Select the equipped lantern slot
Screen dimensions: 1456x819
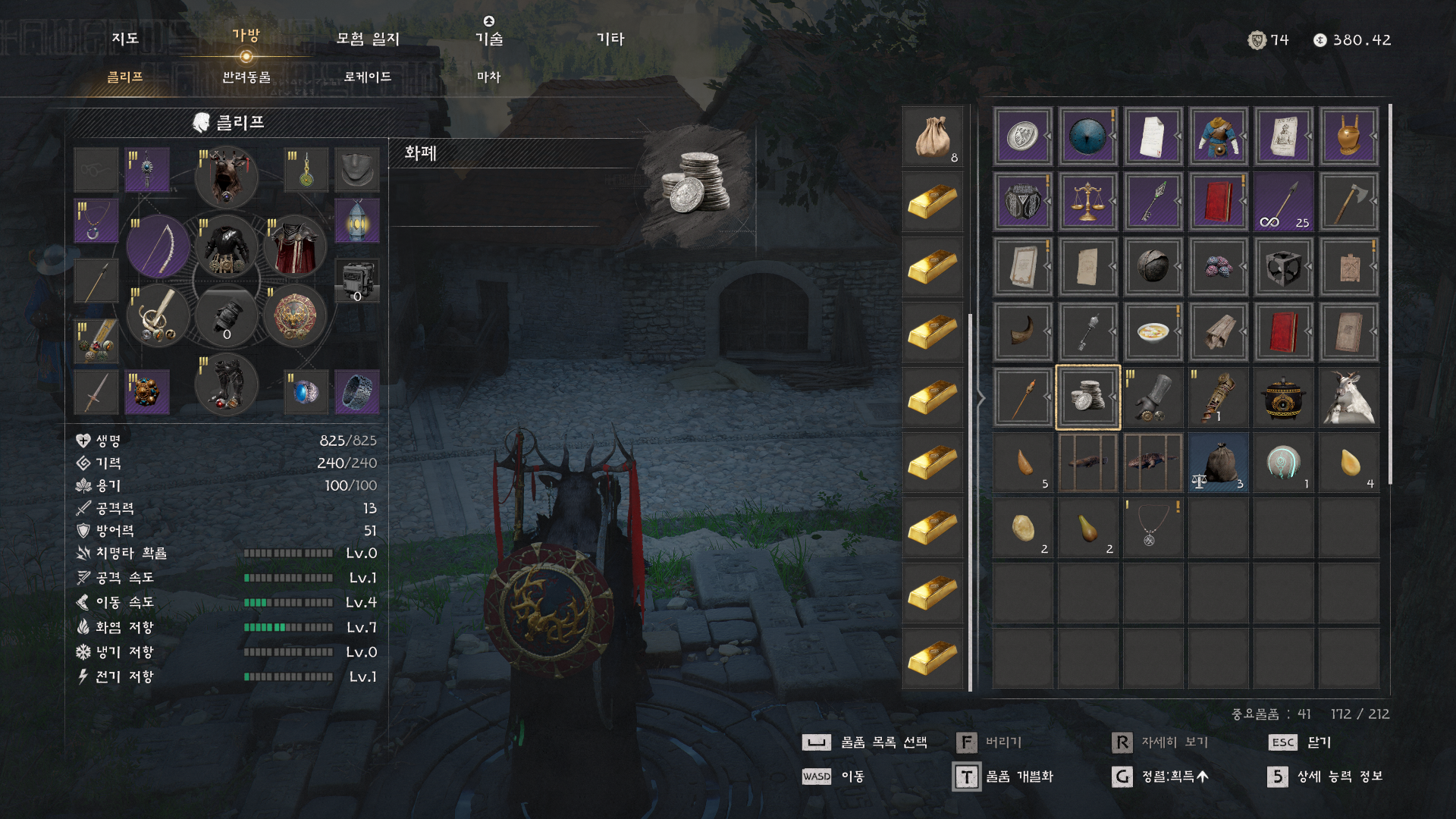point(357,221)
